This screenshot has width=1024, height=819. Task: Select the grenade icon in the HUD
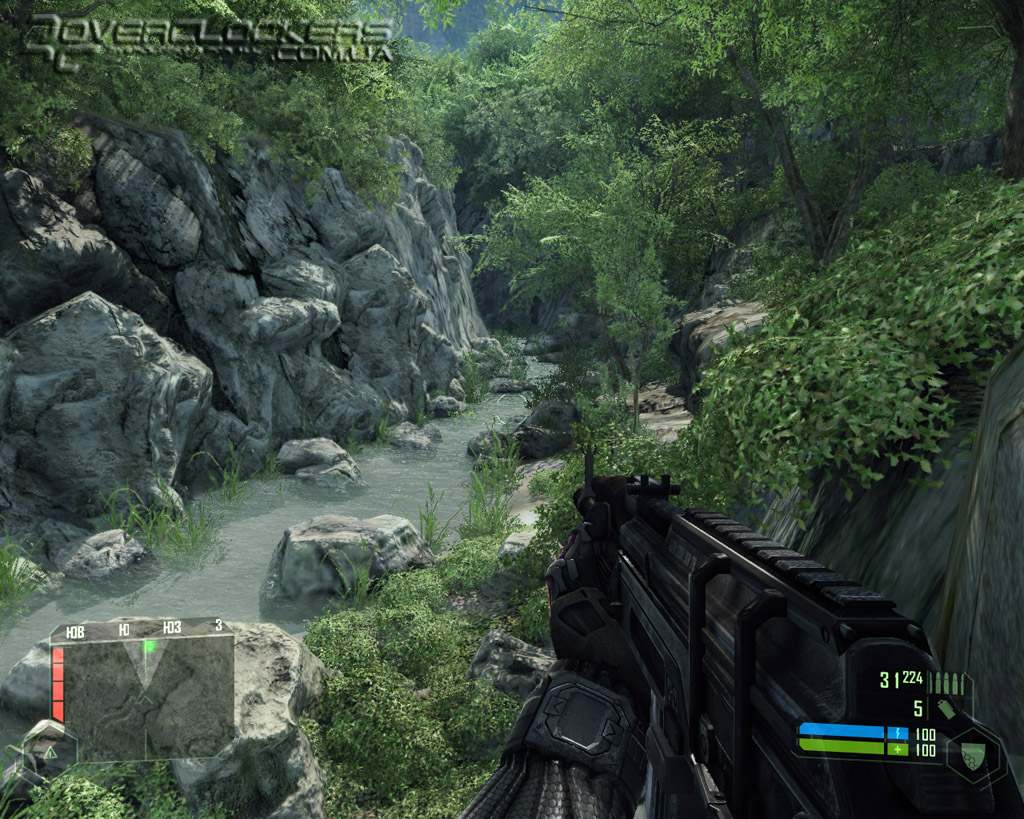(946, 709)
